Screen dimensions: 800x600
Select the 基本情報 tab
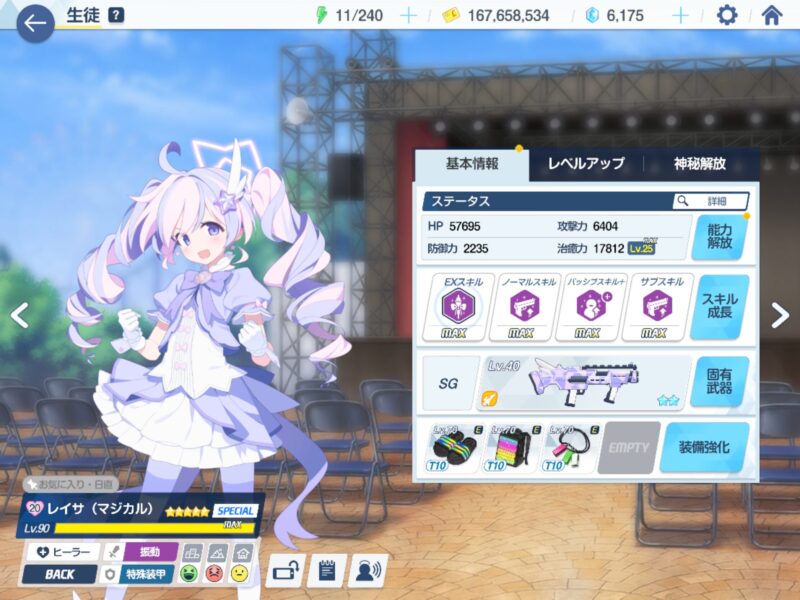[x=471, y=164]
